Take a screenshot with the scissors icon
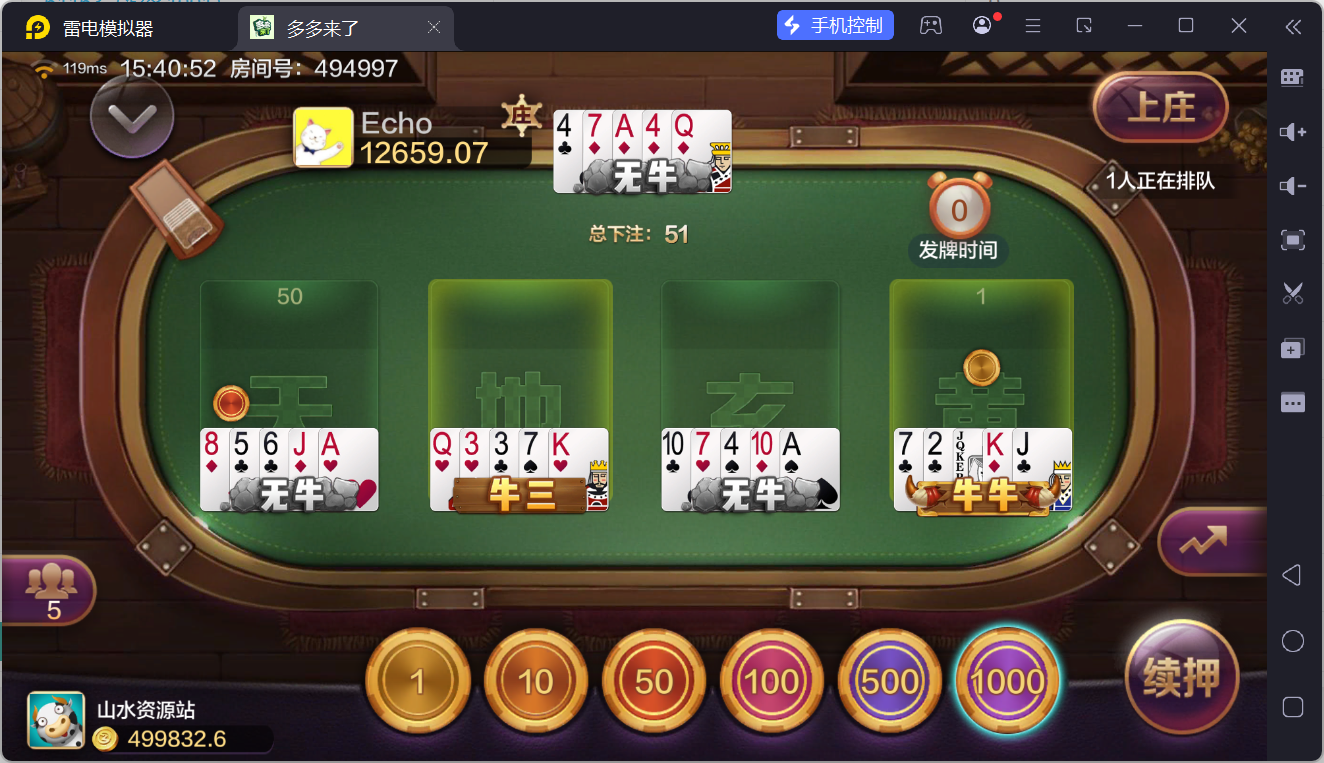The width and height of the screenshot is (1324, 763). click(x=1292, y=293)
